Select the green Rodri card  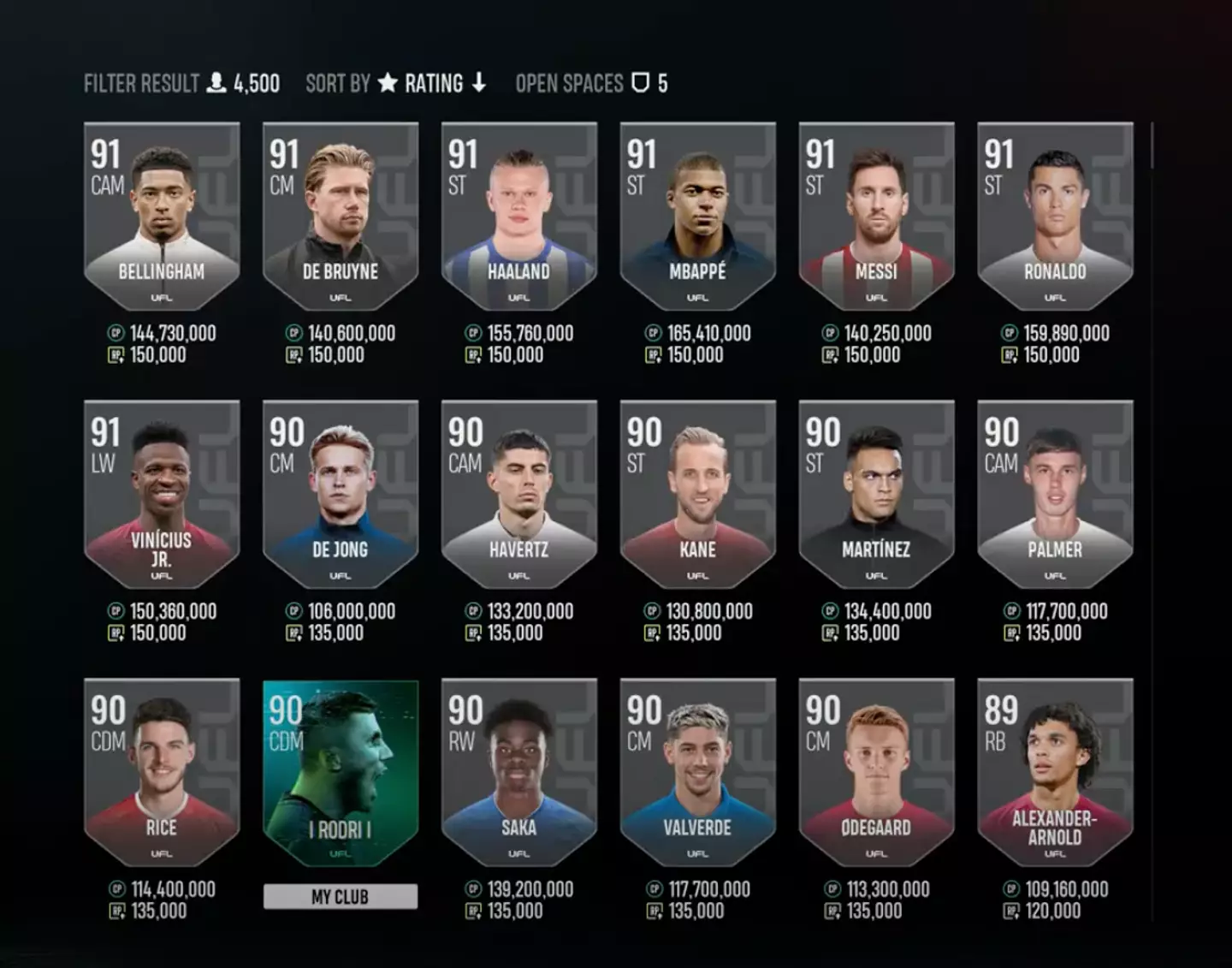click(x=341, y=770)
